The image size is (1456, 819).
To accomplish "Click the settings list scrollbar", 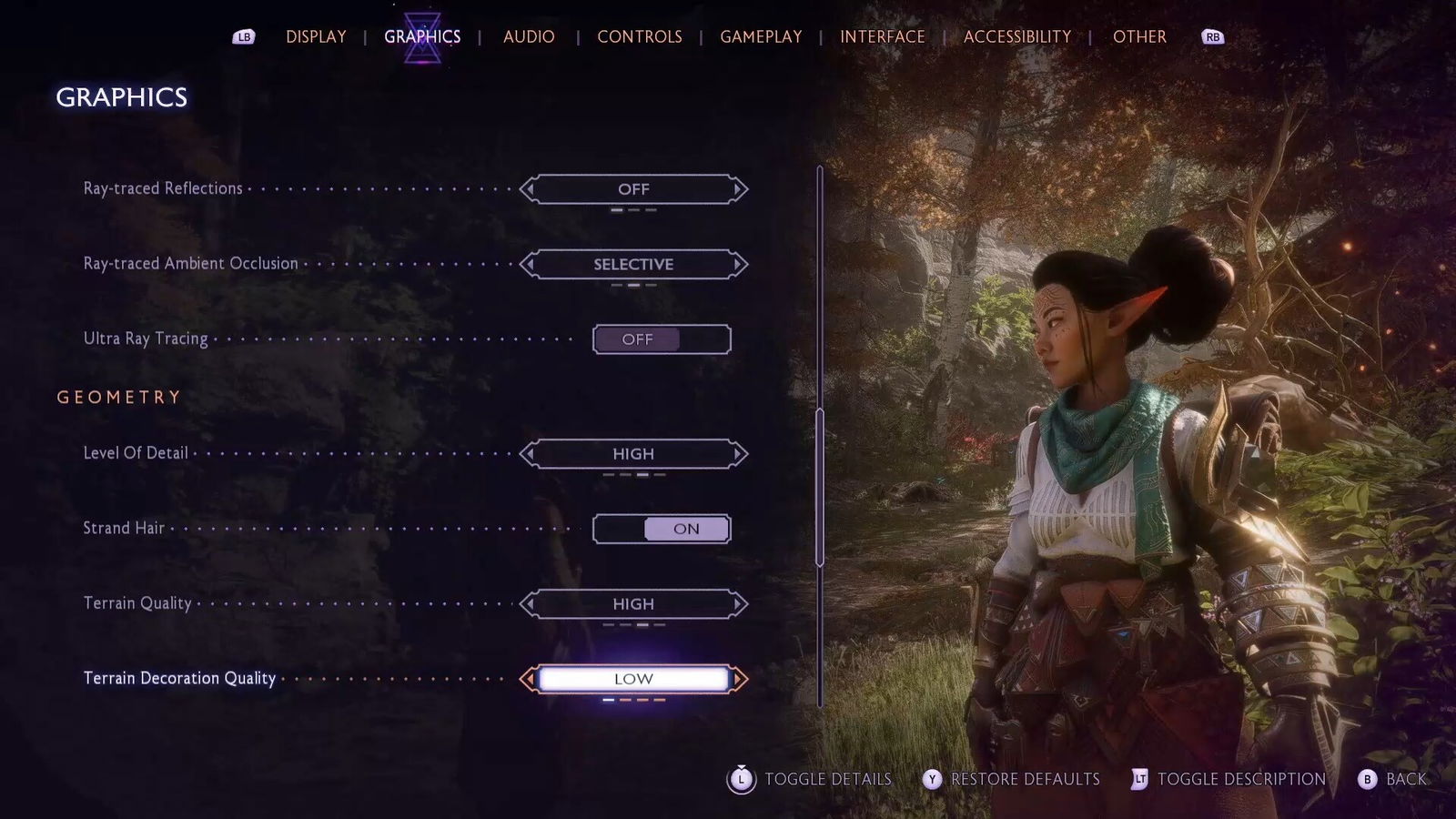I will click(820, 487).
